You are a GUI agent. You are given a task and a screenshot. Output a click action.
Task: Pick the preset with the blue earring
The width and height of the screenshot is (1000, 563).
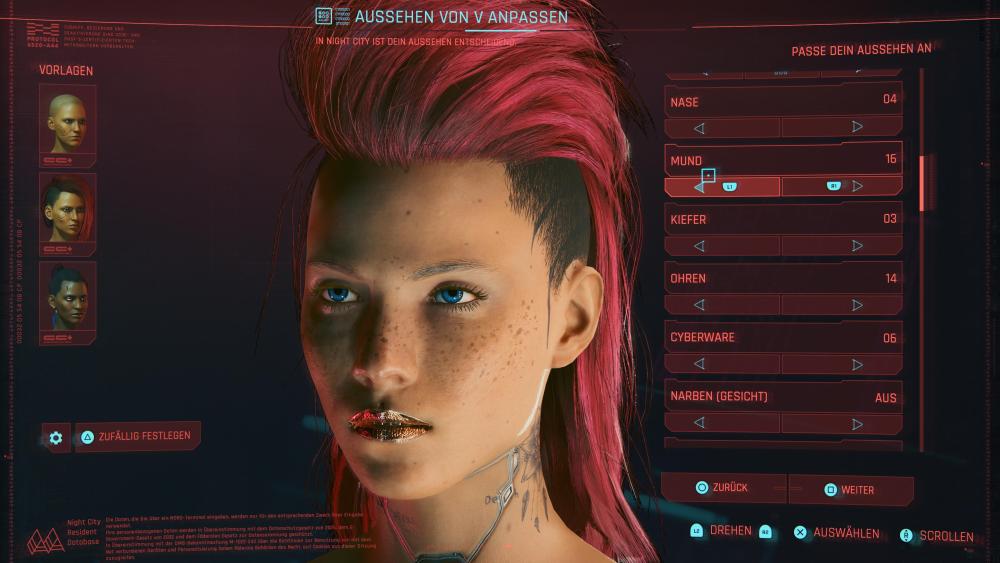(x=67, y=295)
